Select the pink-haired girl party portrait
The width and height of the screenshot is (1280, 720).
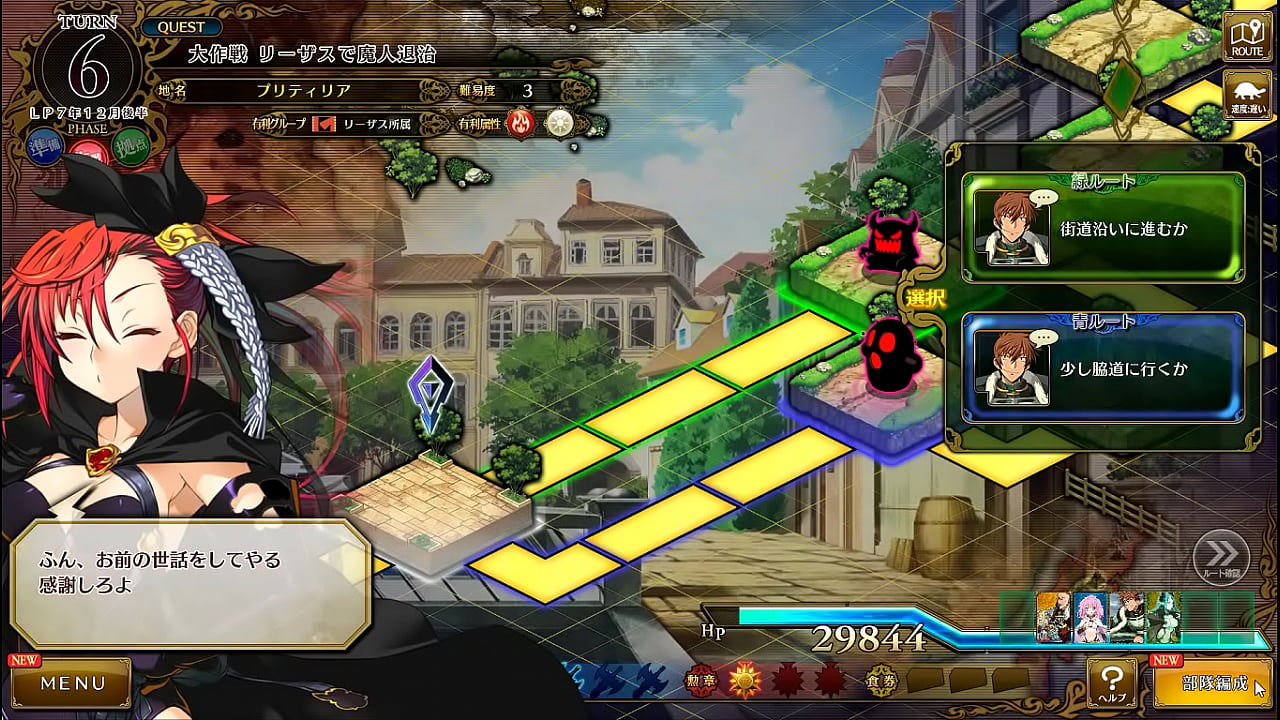1091,617
